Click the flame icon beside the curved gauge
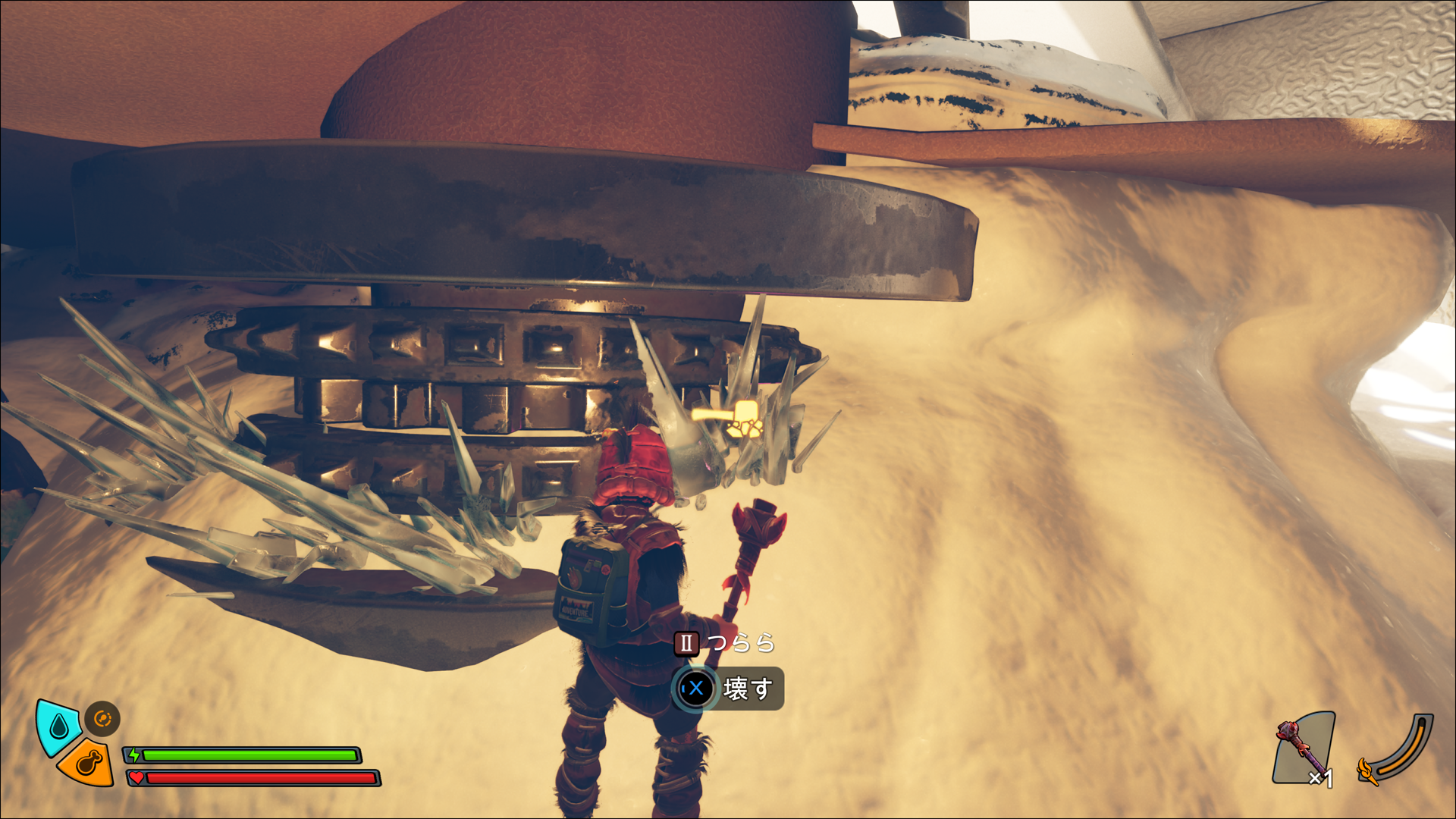This screenshot has height=819, width=1456. (1367, 770)
